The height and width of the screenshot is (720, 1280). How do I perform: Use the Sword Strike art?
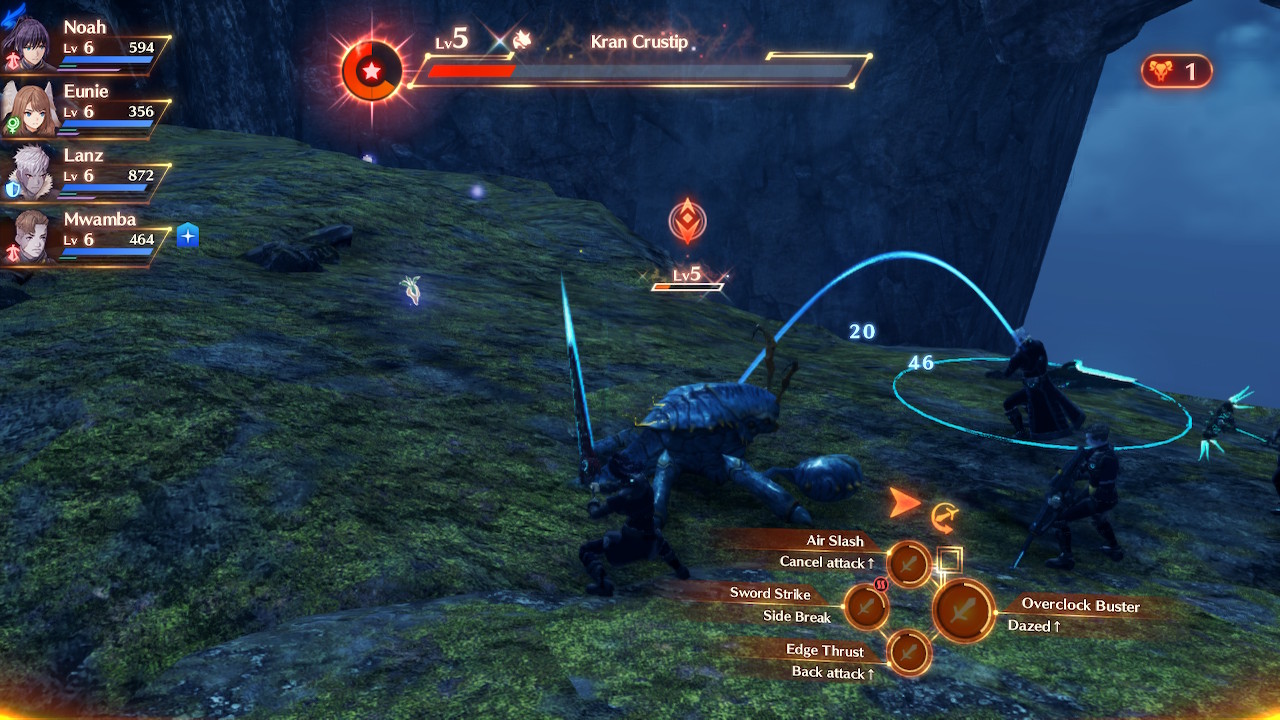866,606
